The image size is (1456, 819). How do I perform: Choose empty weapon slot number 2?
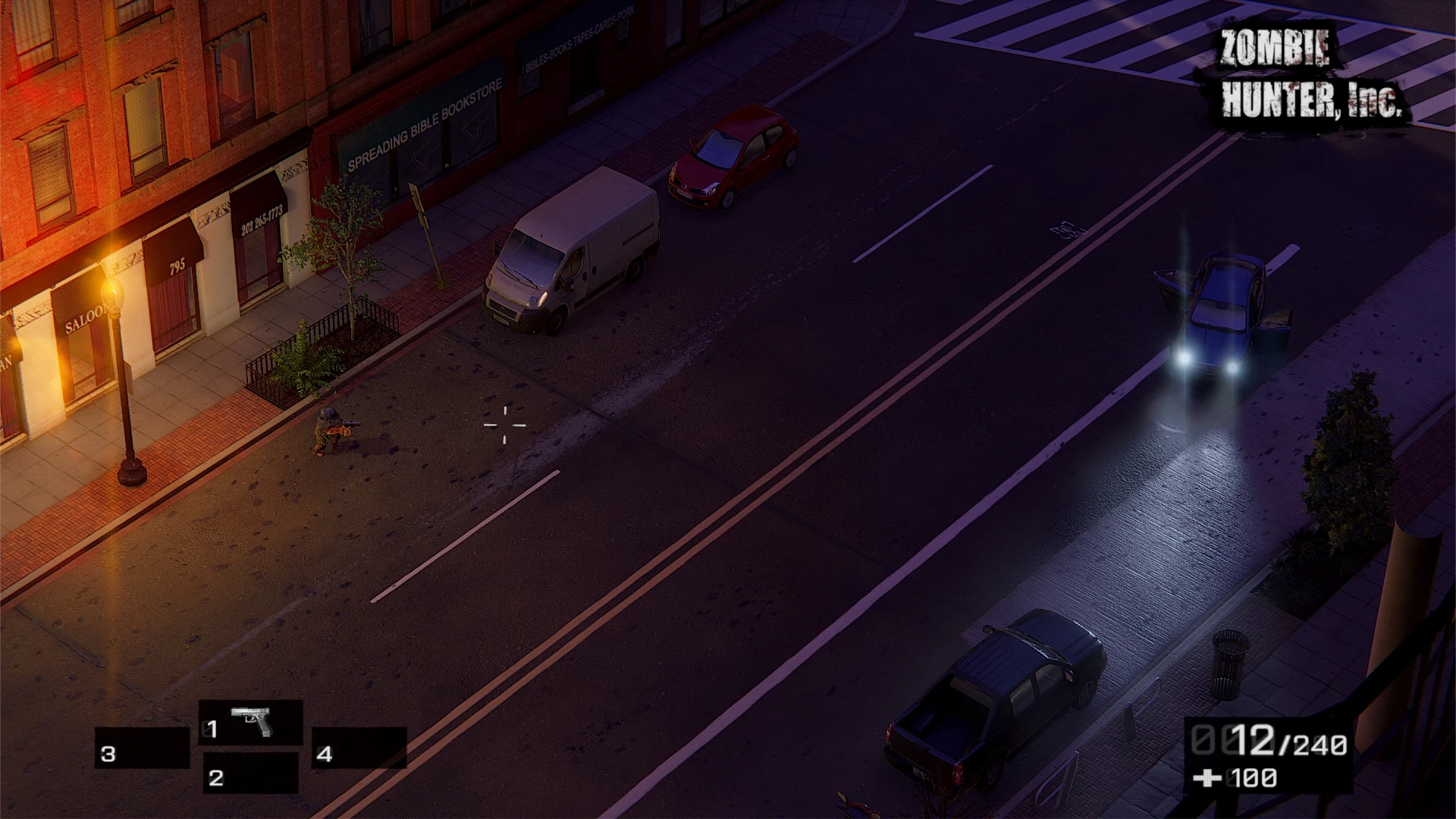[x=251, y=773]
